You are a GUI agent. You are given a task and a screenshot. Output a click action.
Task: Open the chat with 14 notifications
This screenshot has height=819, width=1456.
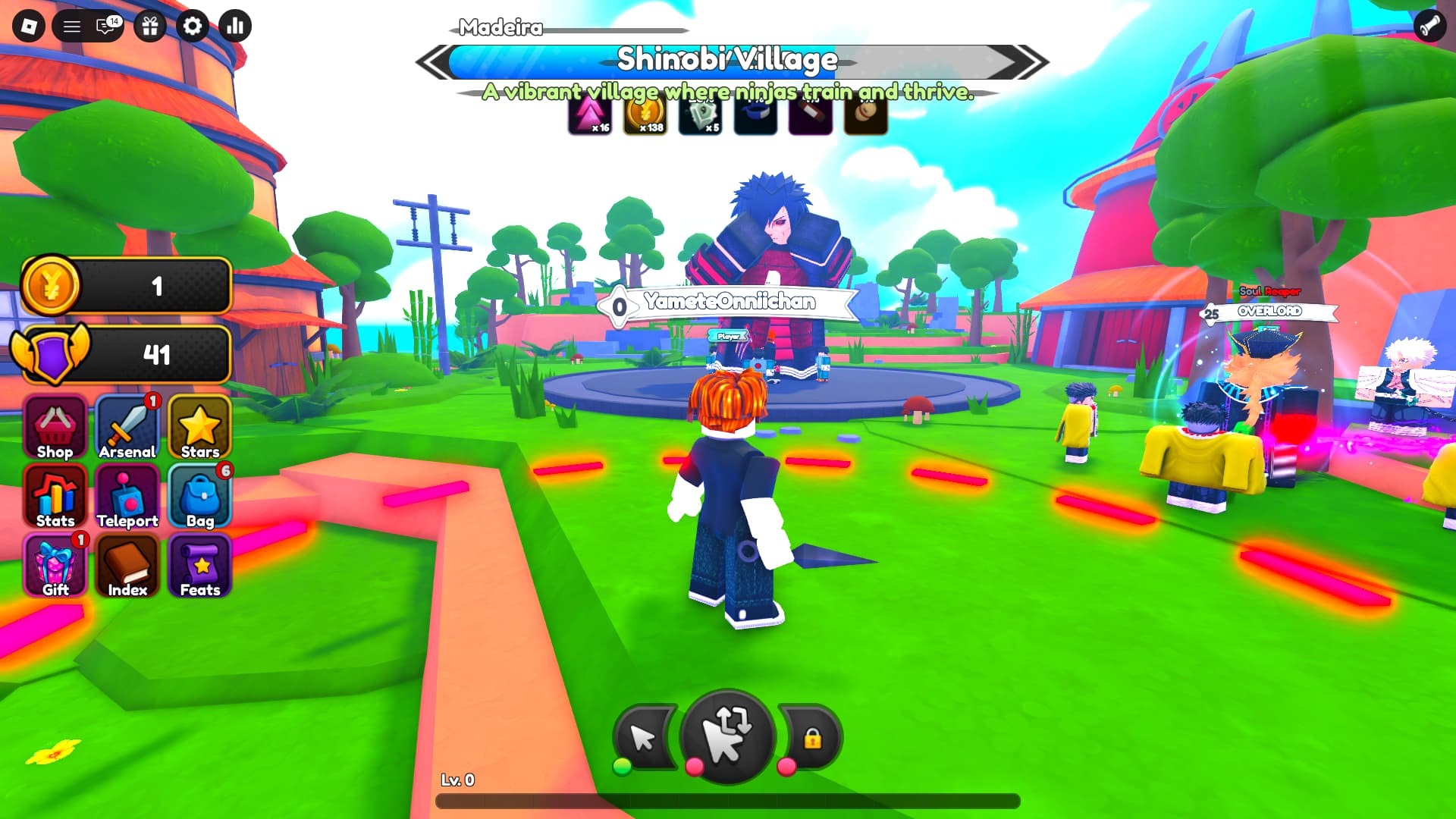105,25
